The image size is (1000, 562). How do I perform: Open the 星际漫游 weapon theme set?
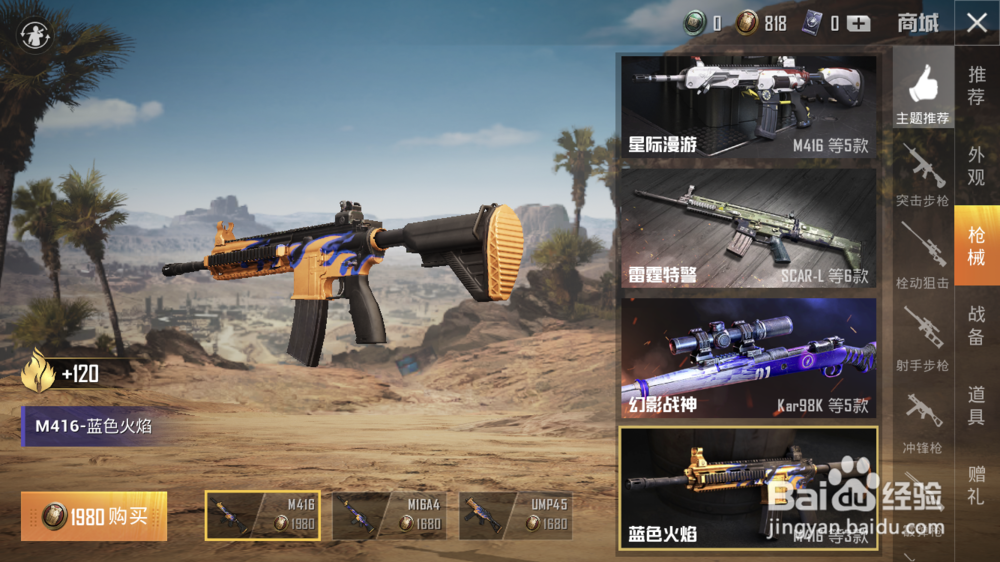pyautogui.click(x=748, y=106)
